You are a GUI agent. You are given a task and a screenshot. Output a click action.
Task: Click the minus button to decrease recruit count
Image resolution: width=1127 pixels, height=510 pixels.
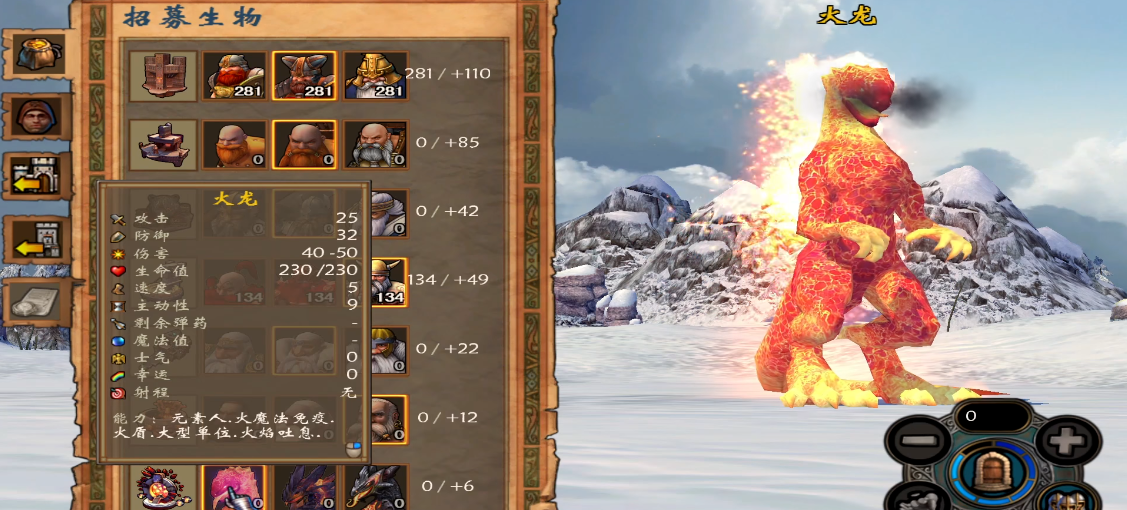click(x=917, y=439)
